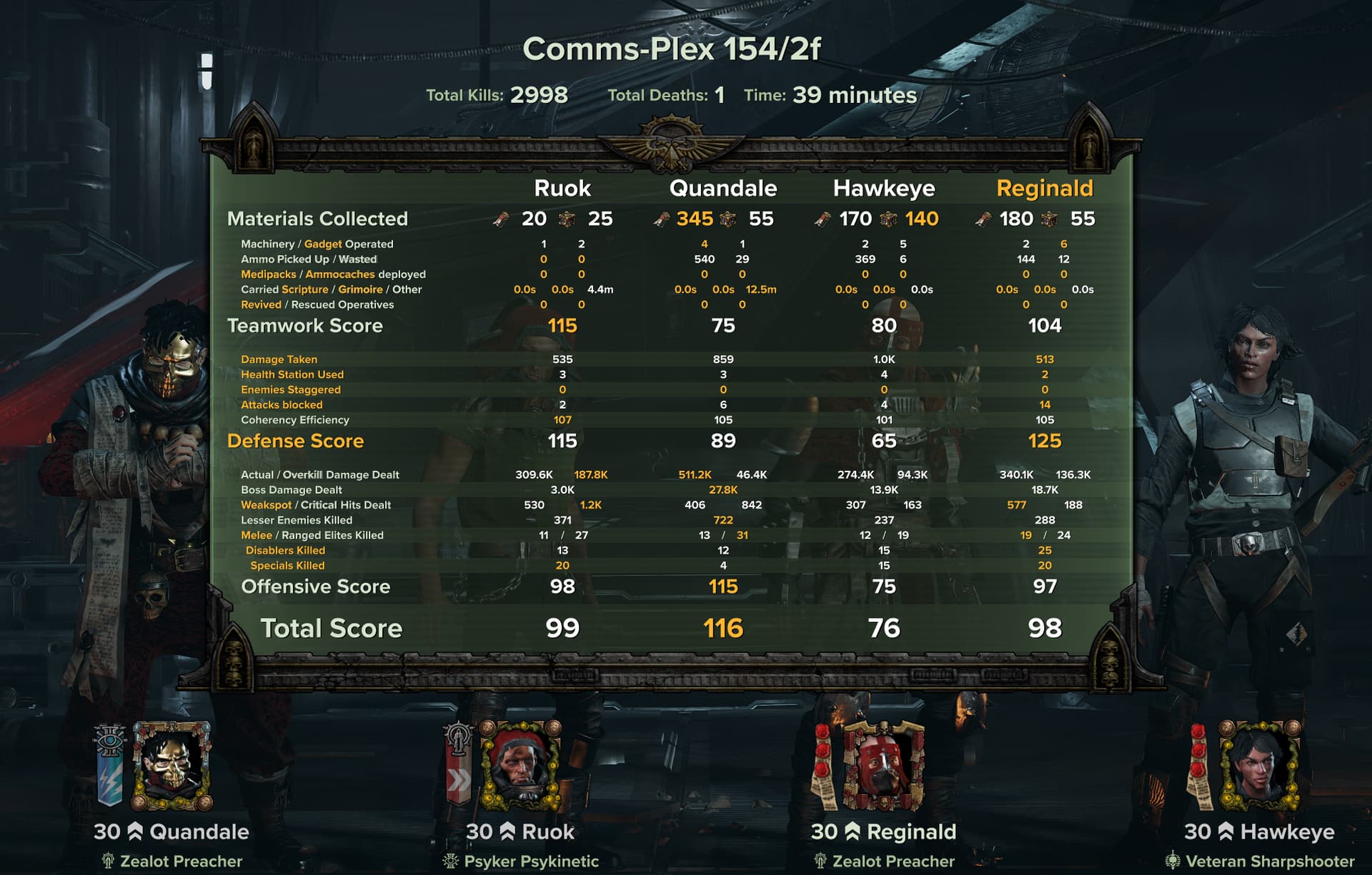Viewport: 1372px width, 875px height.
Task: Open Reginald's red-hooded portrait
Action: tap(883, 766)
